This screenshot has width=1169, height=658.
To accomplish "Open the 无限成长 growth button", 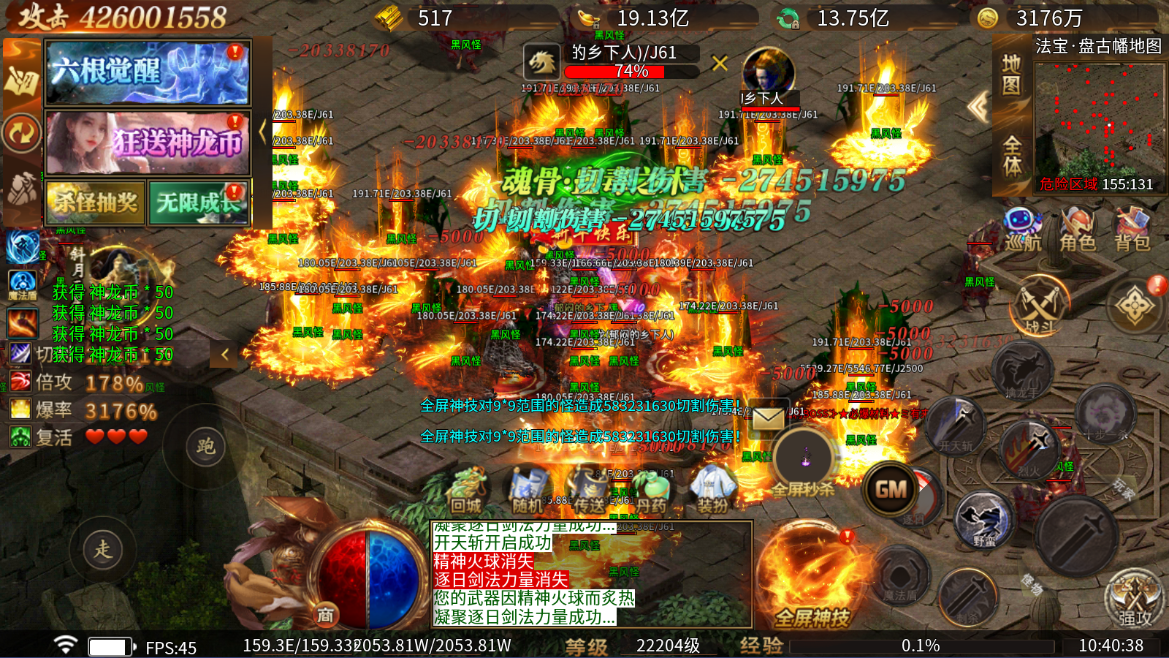I will tap(198, 203).
